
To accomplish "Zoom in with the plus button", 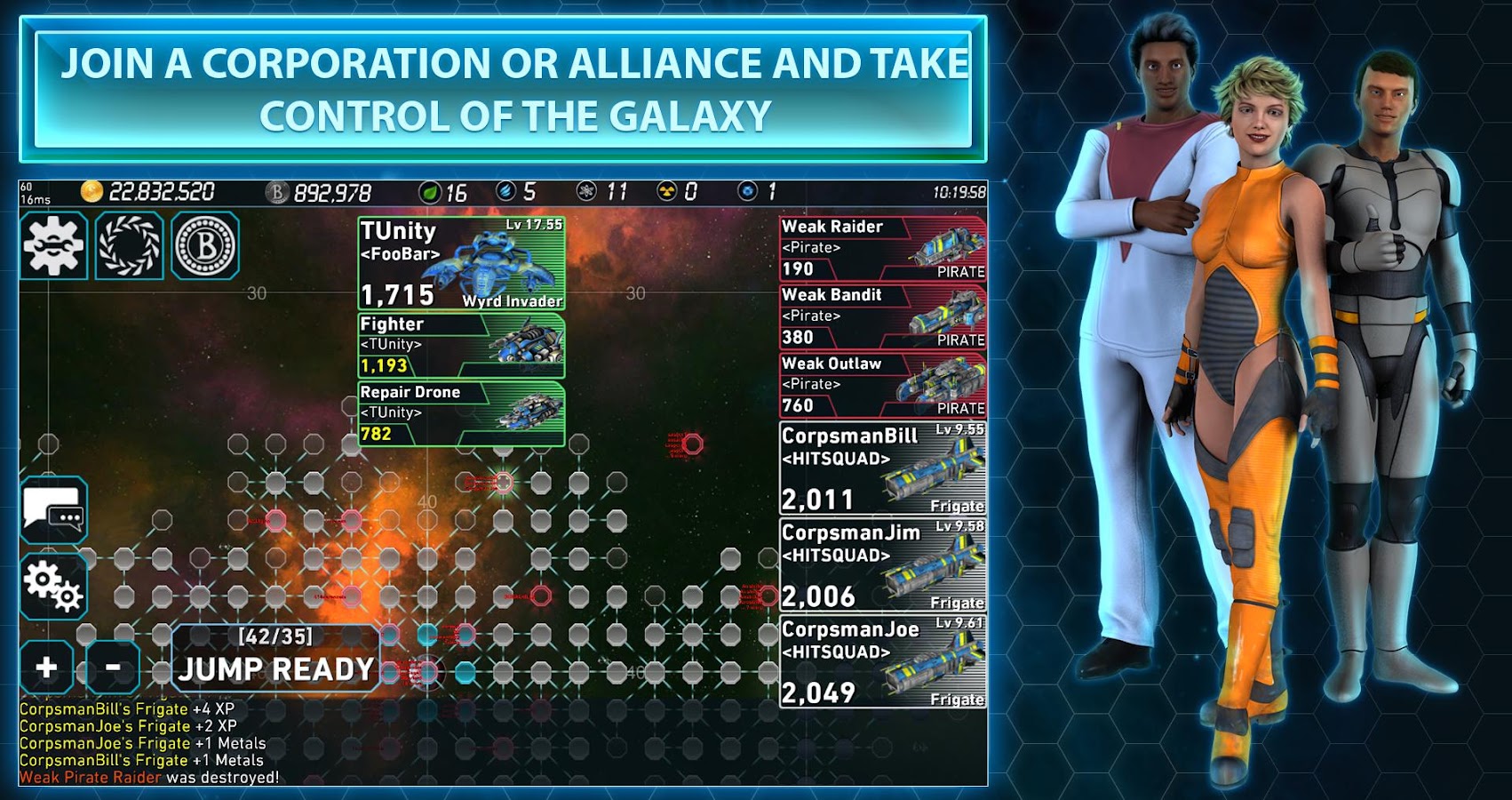I will pos(47,667).
